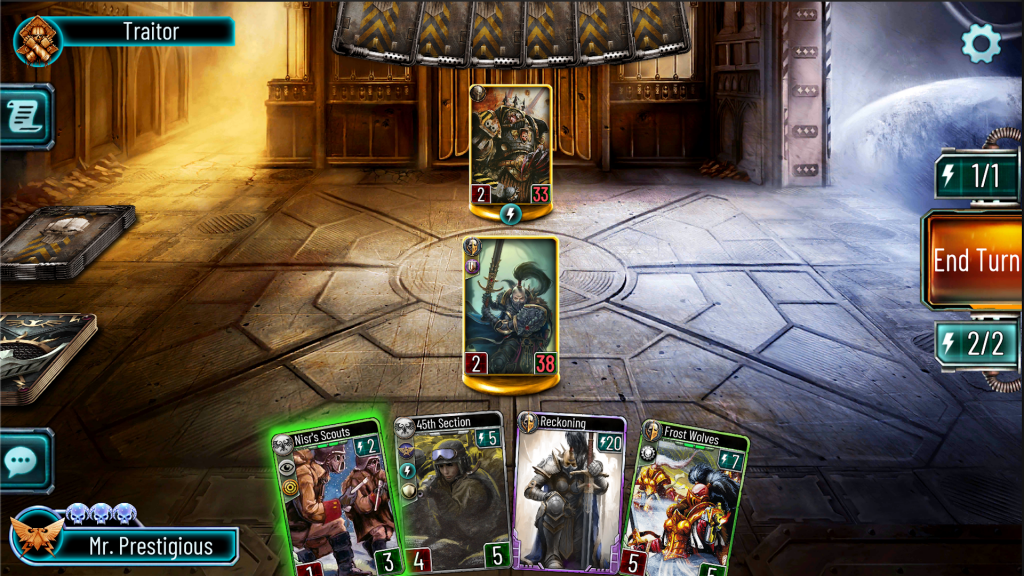Select the 45th Section card
Viewport: 1024px width, 576px height.
tap(450, 495)
